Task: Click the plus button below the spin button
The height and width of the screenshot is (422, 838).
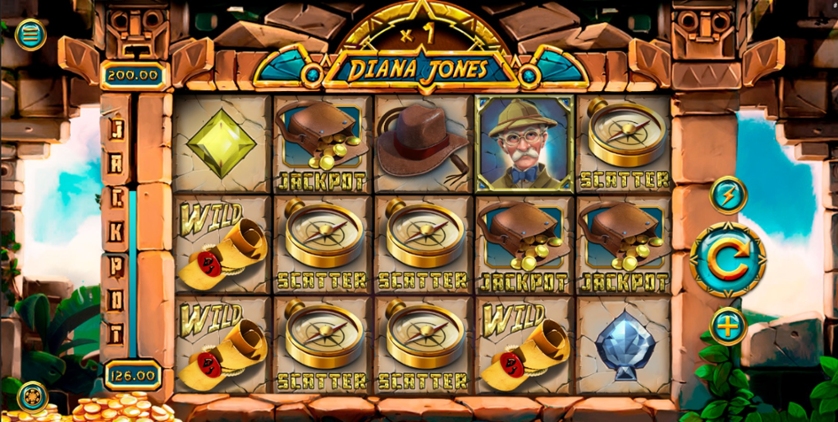Action: tap(728, 326)
